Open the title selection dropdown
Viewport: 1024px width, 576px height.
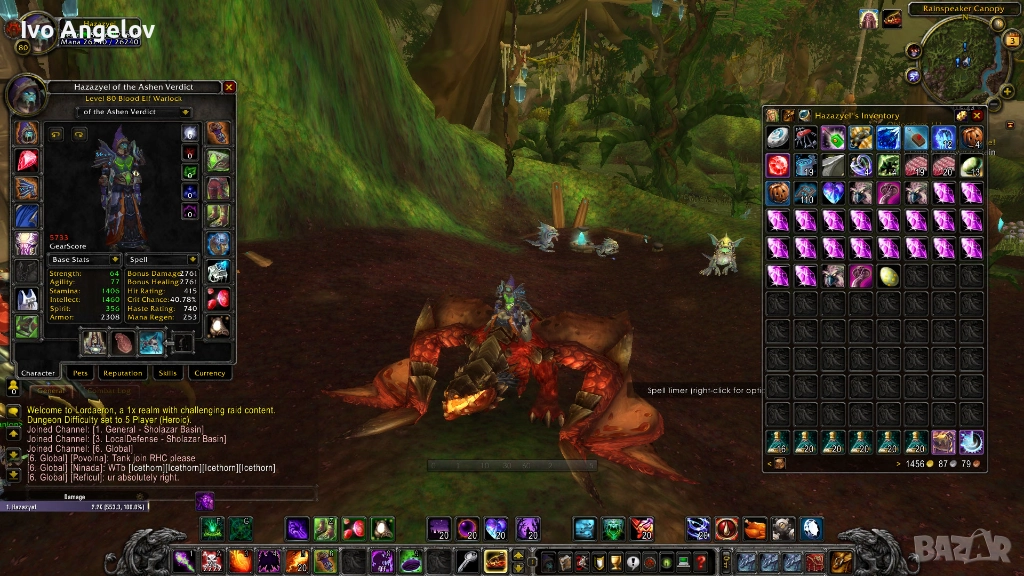coord(185,112)
